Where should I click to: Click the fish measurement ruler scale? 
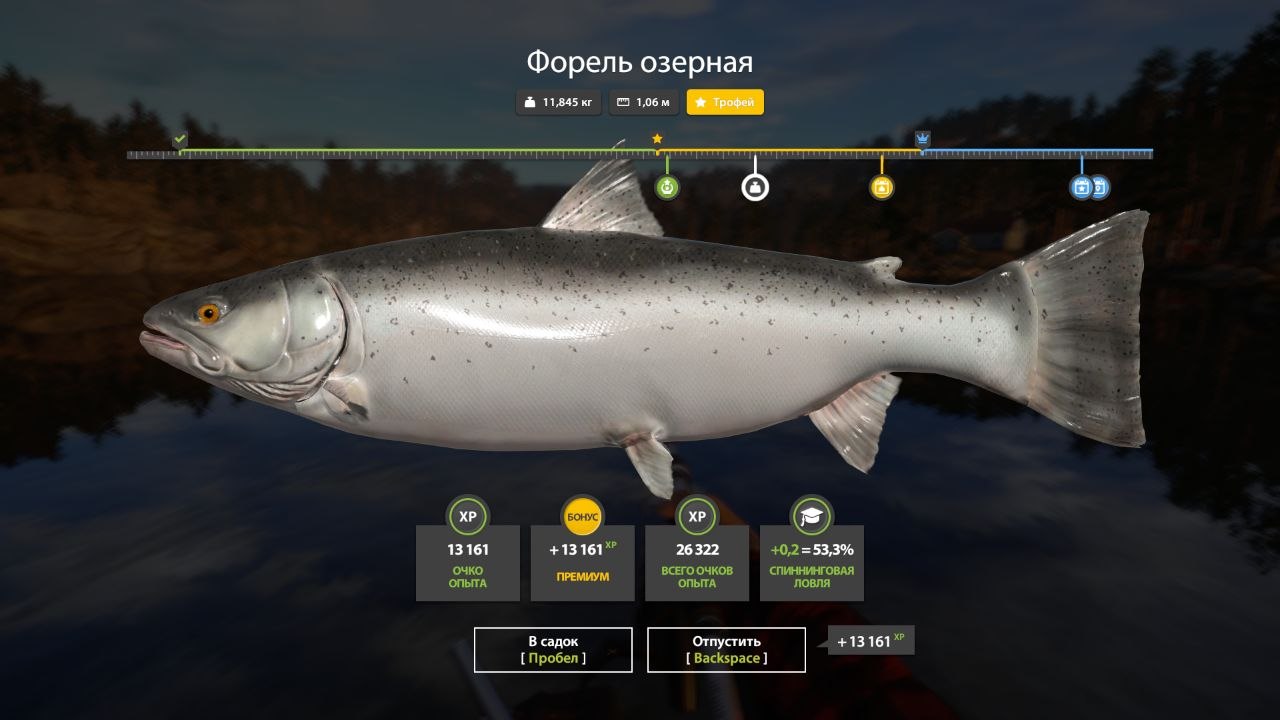(x=640, y=154)
